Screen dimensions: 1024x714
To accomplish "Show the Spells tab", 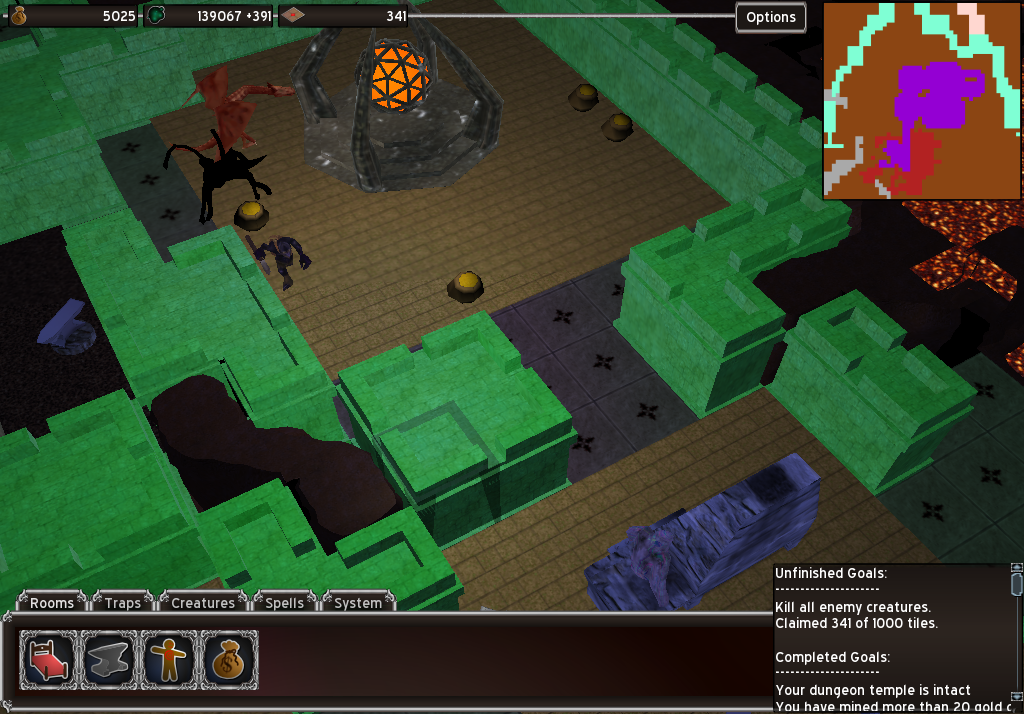I will click(x=285, y=602).
